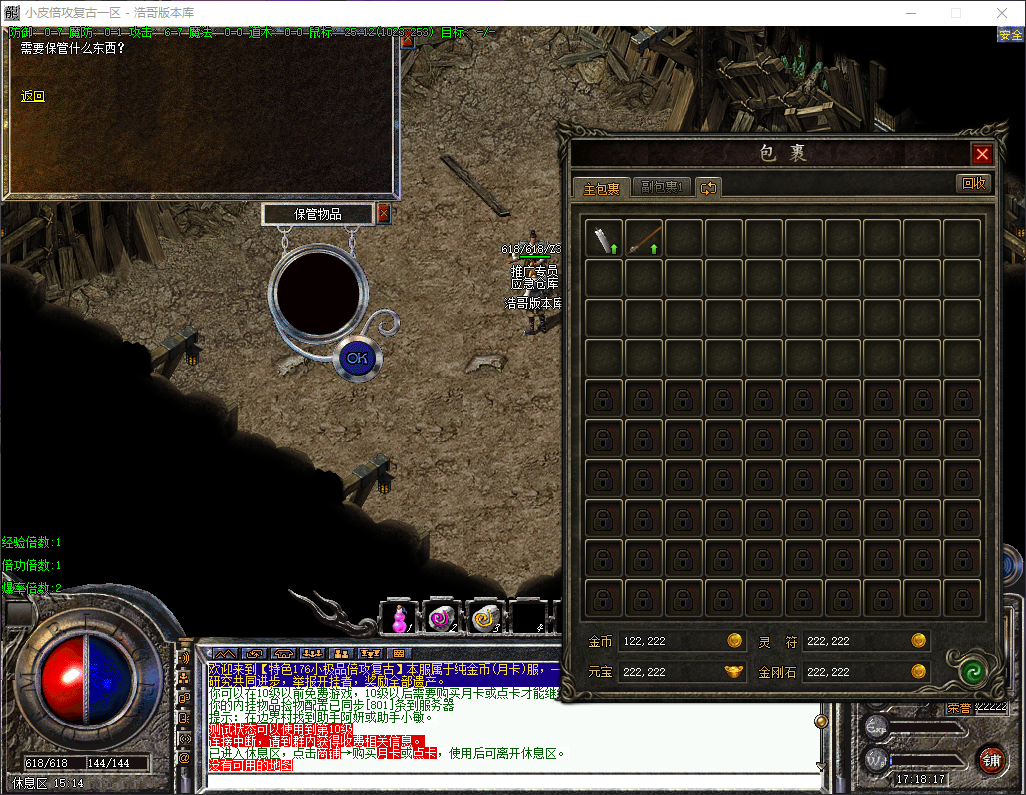The image size is (1026, 795).
Task: Toggle the 安全 mode indicator
Action: point(1010,35)
